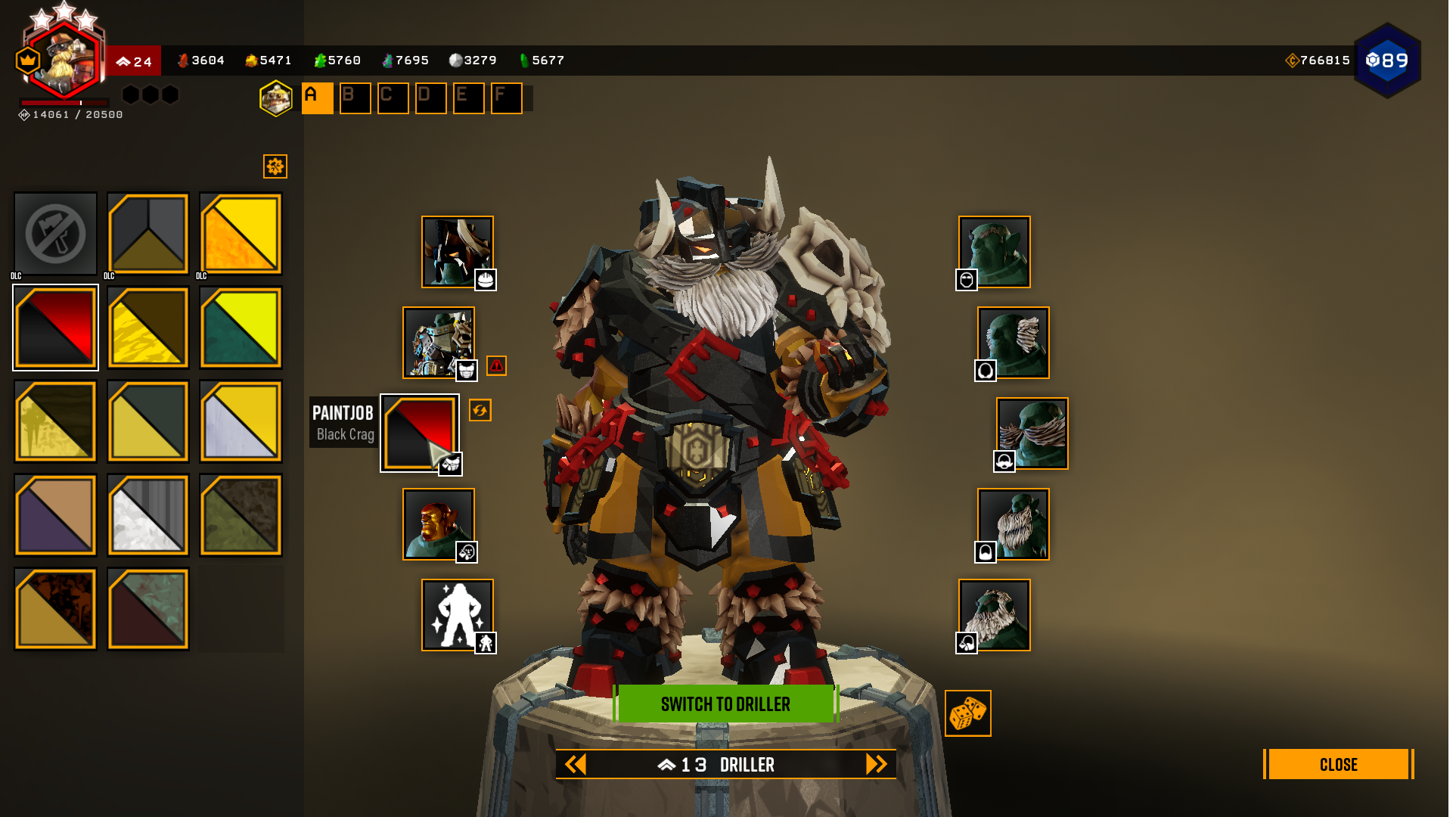Select loadout tab B

pyautogui.click(x=355, y=98)
